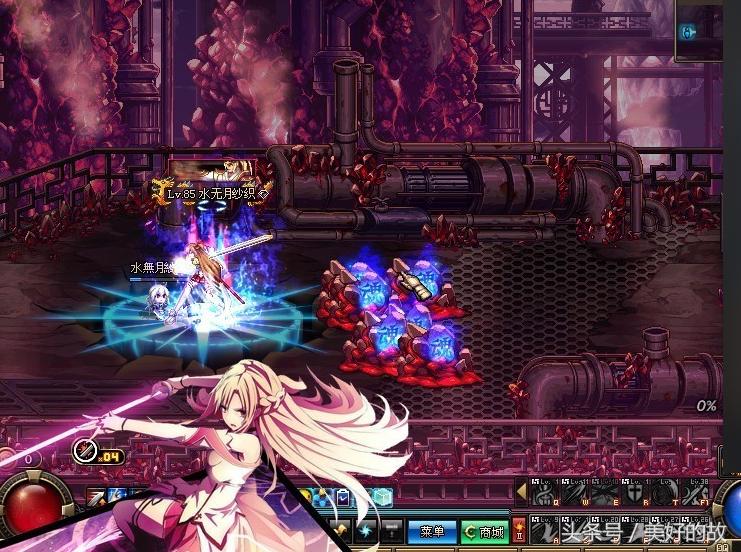Activate the skill bound to Q
The height and width of the screenshot is (552, 741).
click(541, 491)
